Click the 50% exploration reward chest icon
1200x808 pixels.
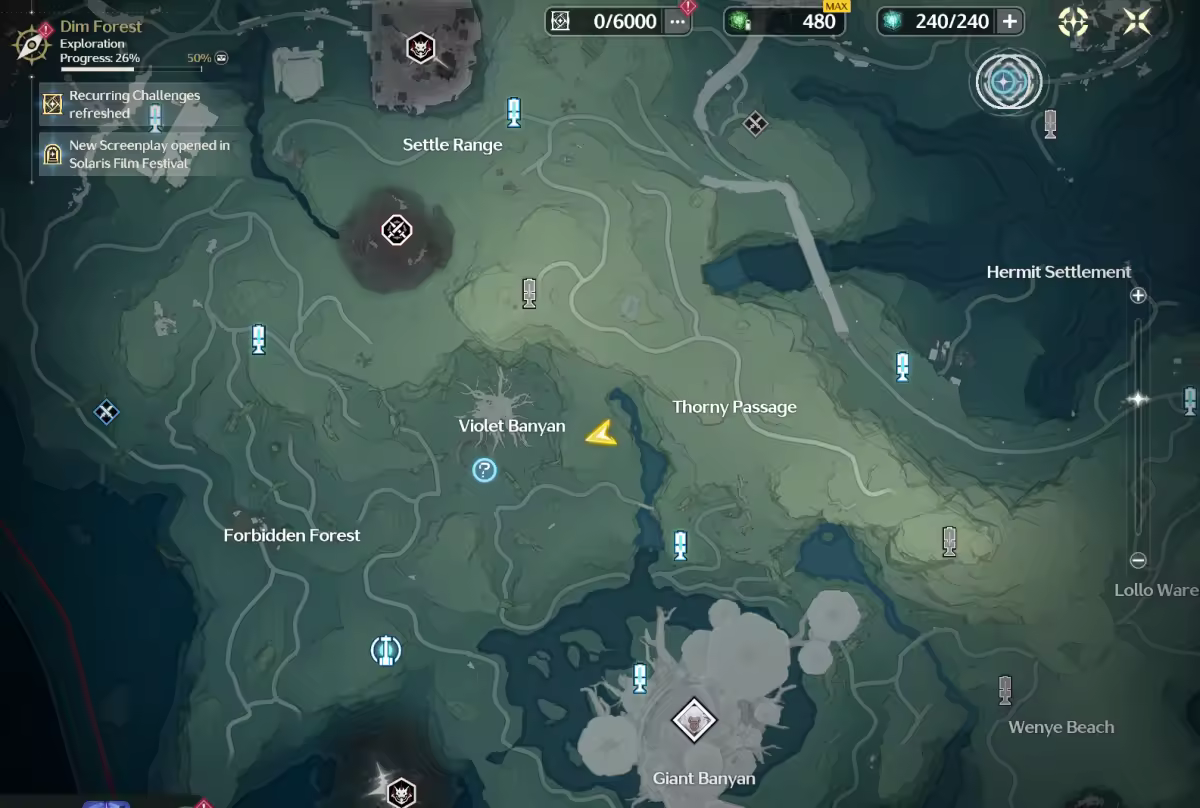point(221,58)
